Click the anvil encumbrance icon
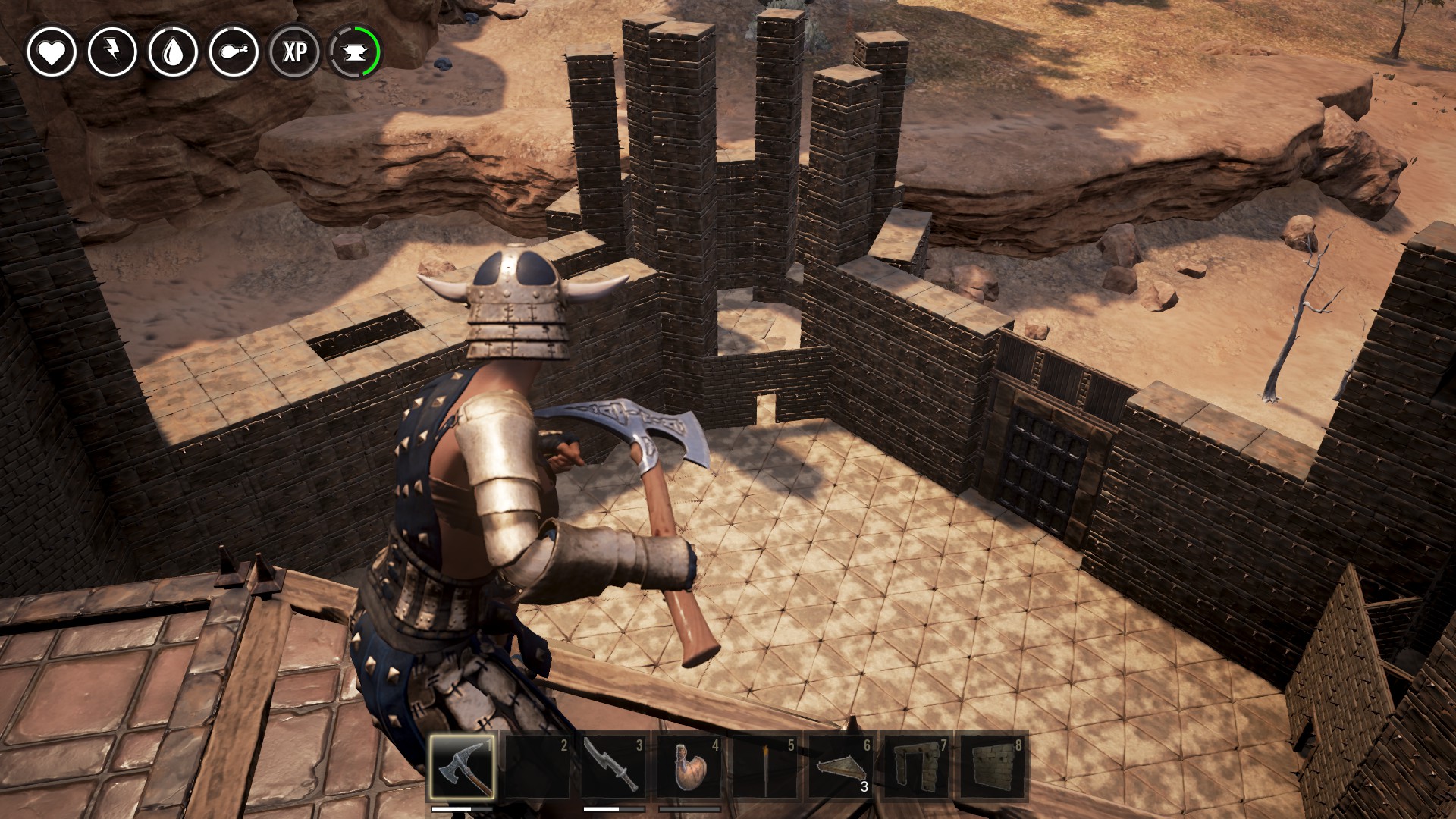Image resolution: width=1456 pixels, height=819 pixels. tap(355, 52)
